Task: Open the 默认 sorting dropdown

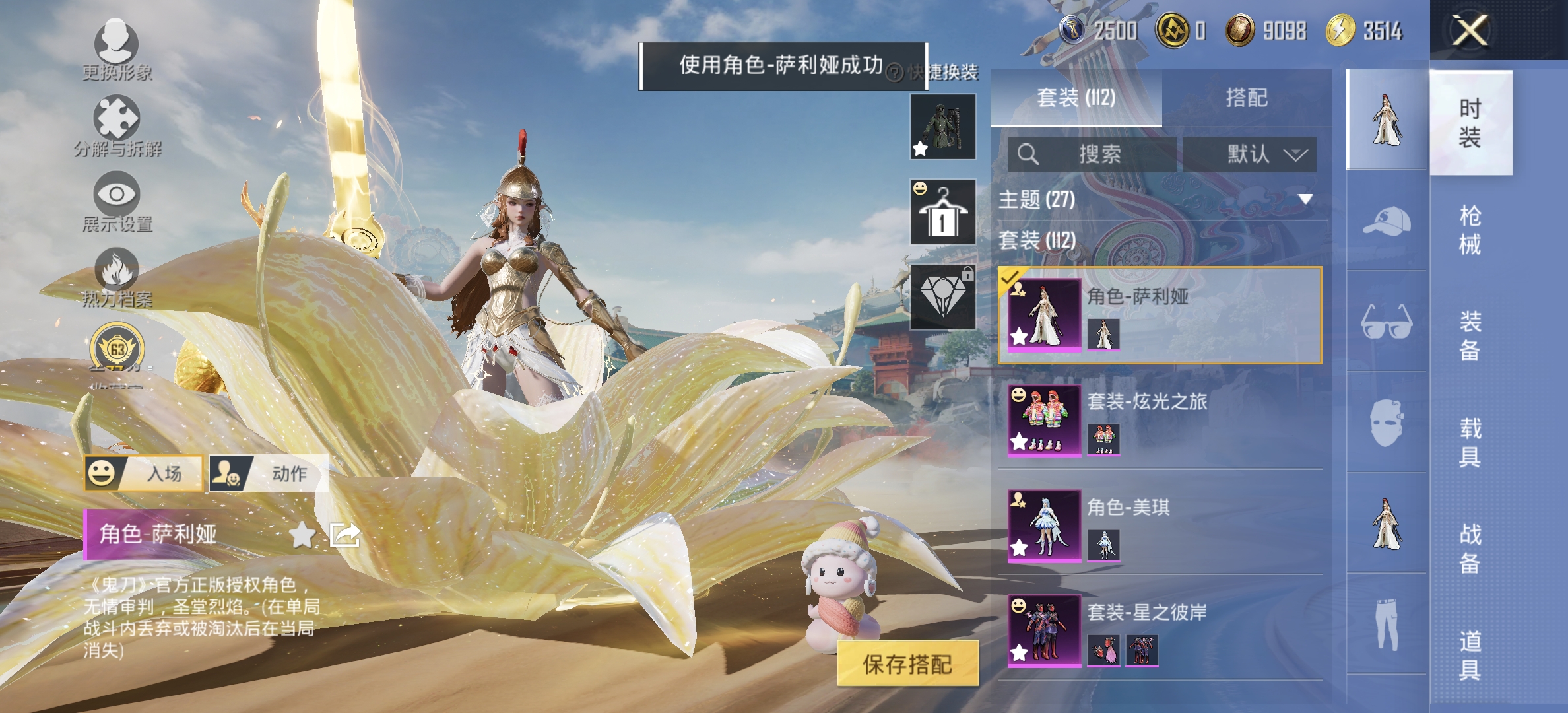Action: [x=1249, y=154]
